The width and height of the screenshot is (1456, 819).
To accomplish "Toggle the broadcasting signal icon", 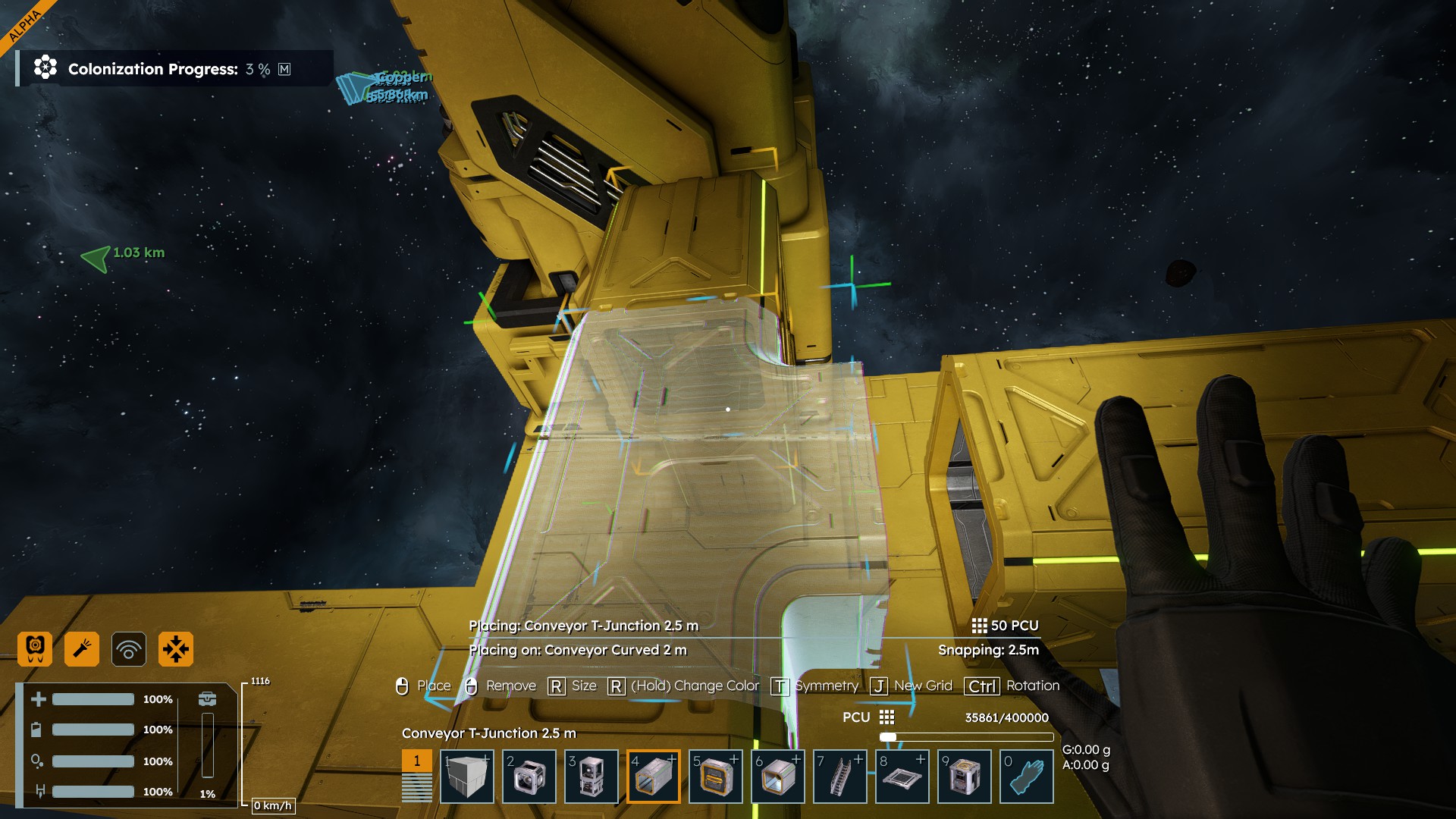I will coord(129,649).
